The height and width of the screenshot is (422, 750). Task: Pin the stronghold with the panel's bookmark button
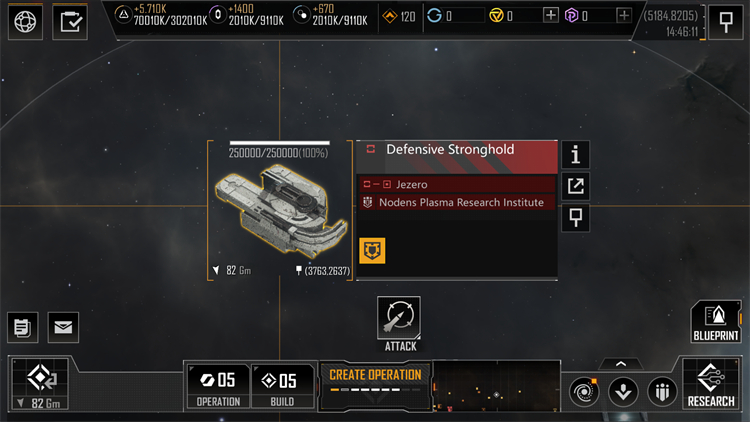(575, 216)
